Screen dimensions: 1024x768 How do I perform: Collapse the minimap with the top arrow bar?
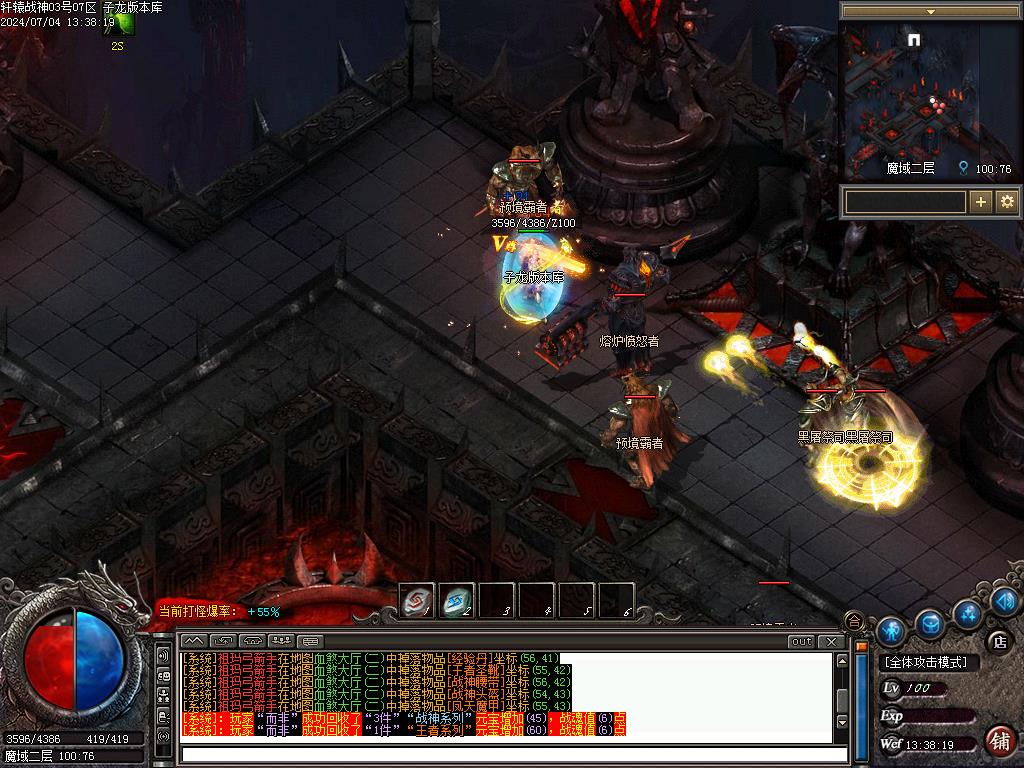[x=930, y=12]
